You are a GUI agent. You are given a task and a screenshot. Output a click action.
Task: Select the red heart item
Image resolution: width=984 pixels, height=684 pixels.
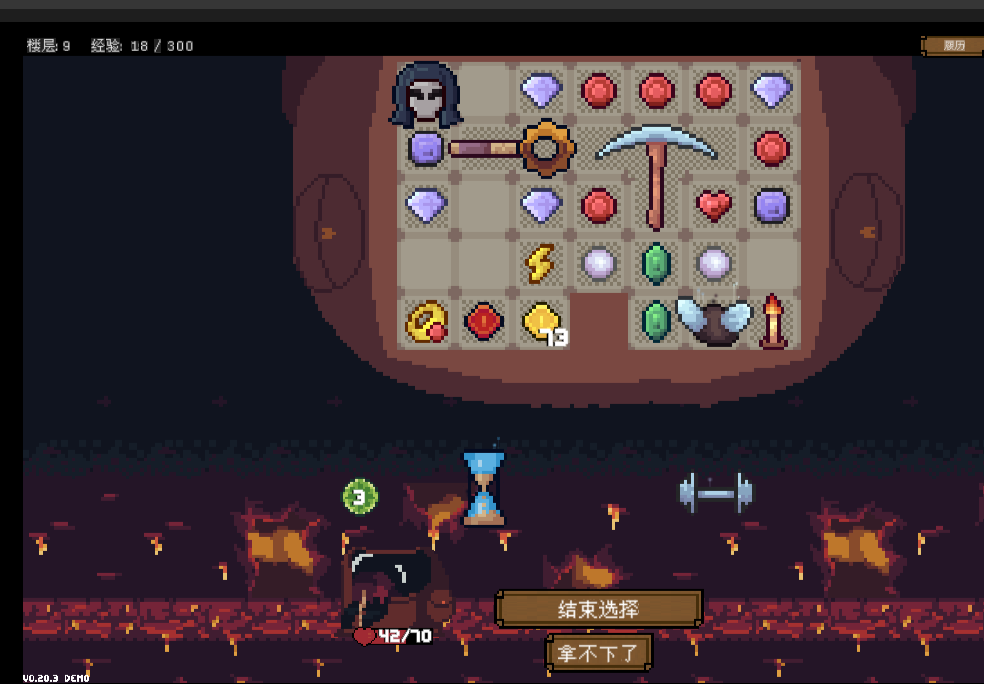pos(713,206)
